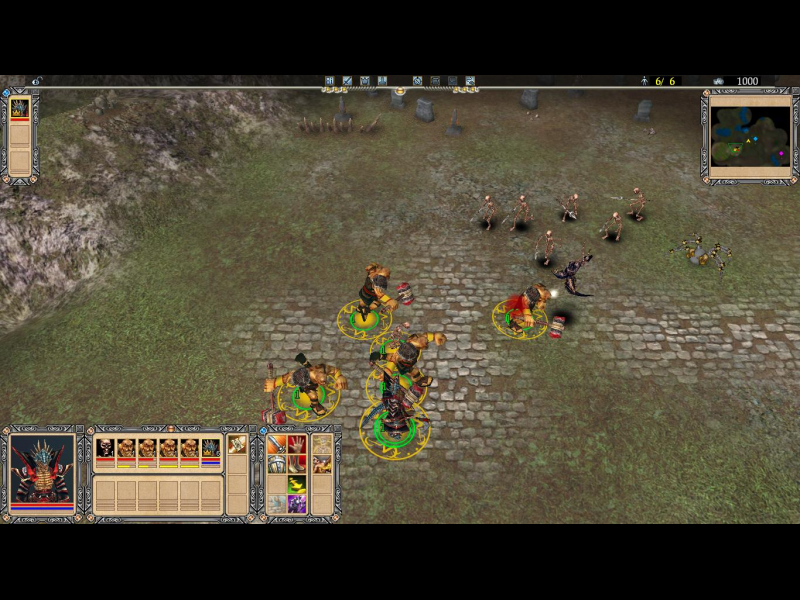Click the sword attack command icon

(276, 444)
